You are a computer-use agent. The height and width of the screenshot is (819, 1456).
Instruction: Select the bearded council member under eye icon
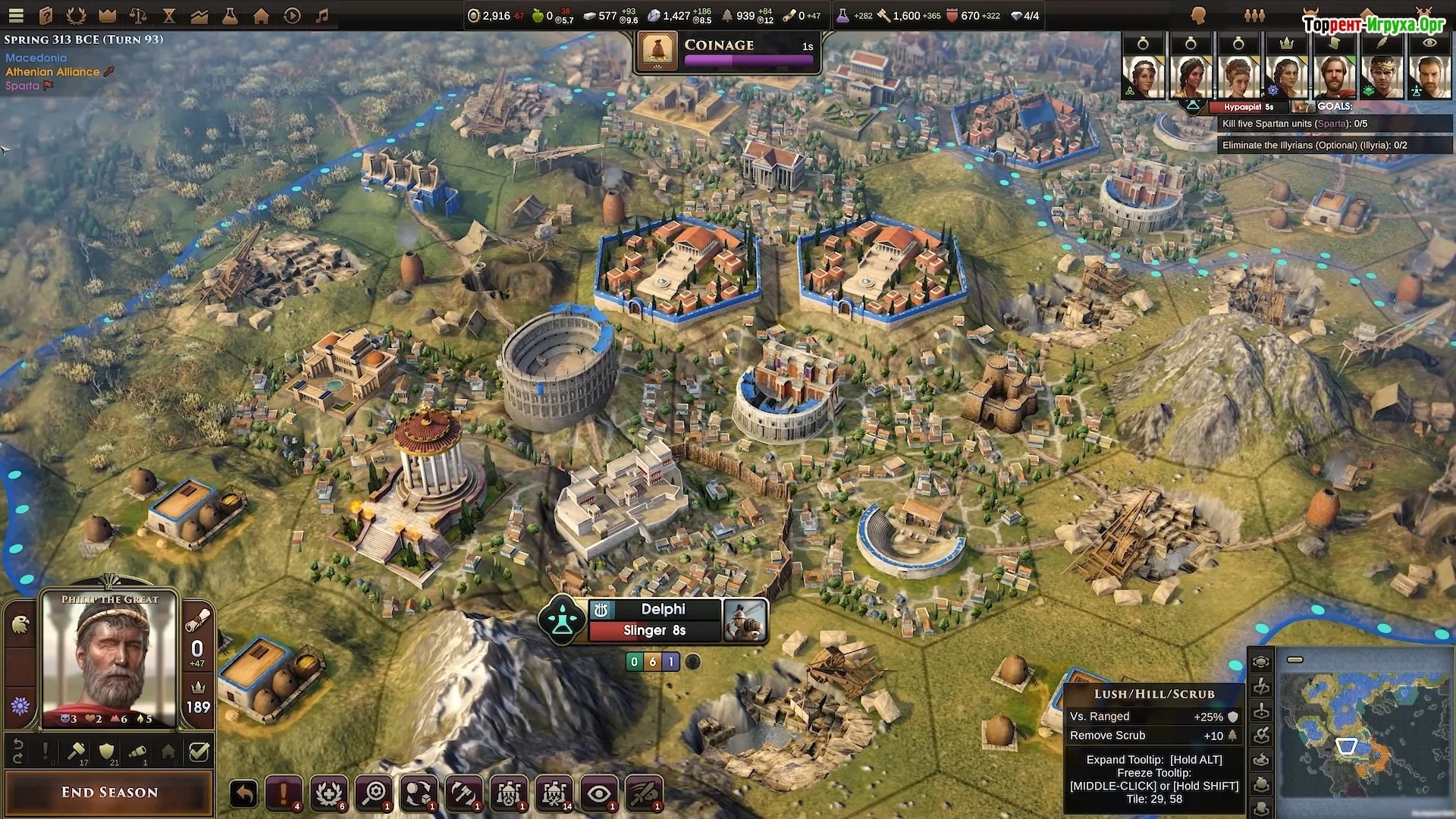click(x=1429, y=76)
